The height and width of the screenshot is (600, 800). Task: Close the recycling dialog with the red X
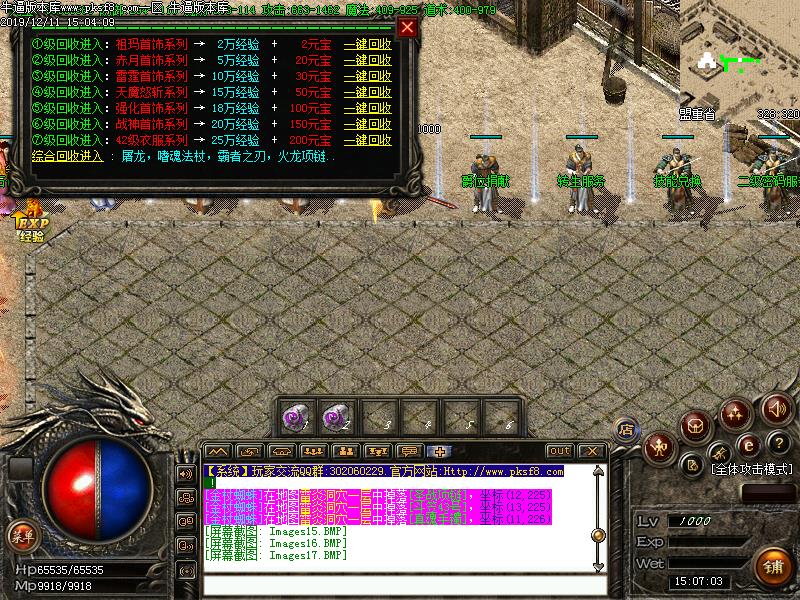point(407,28)
